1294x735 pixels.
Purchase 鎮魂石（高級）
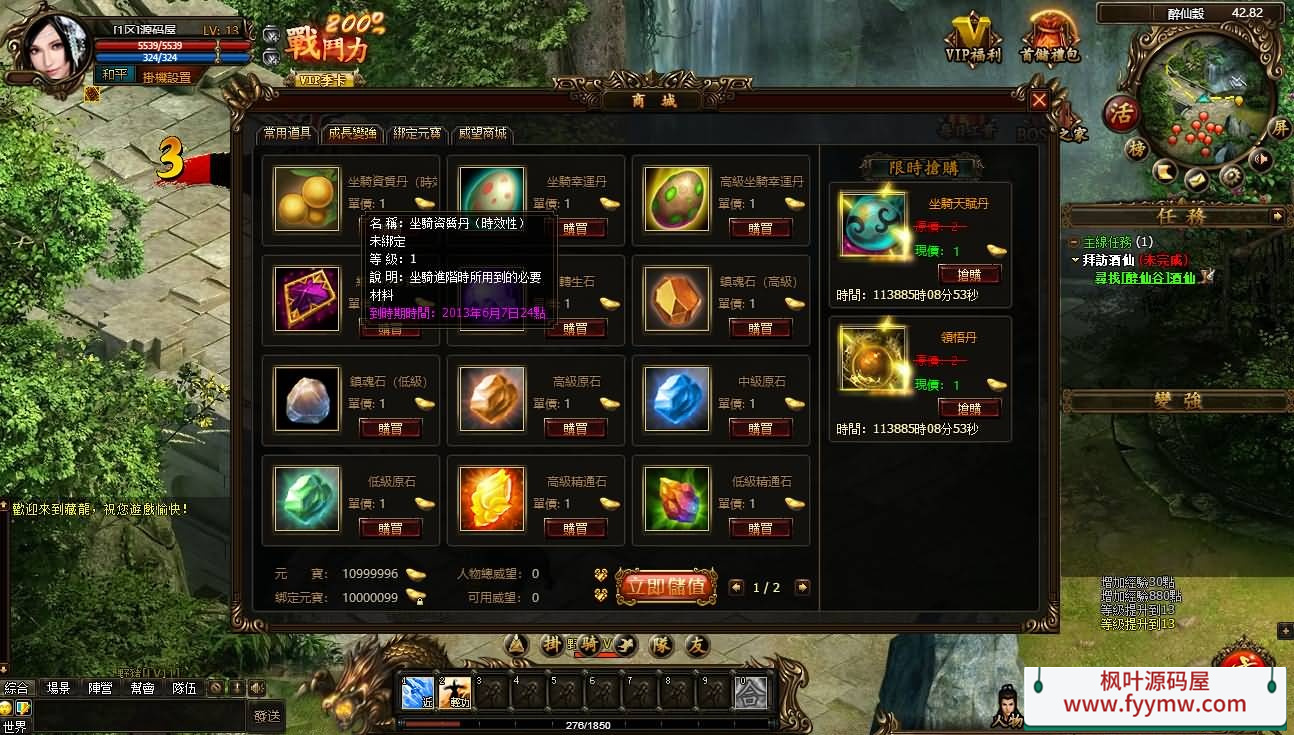click(760, 328)
